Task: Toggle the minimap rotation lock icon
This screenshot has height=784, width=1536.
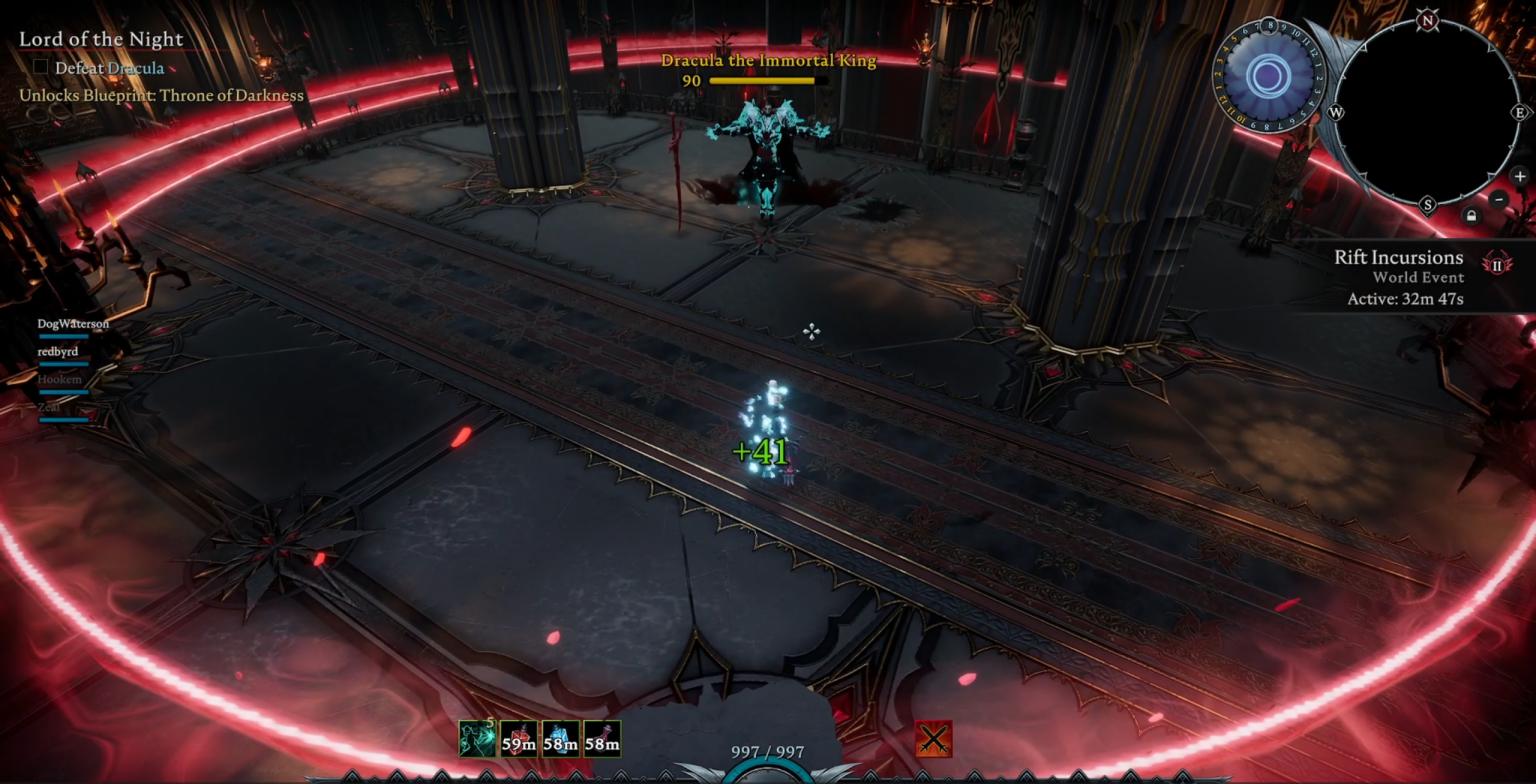Action: 1470,215
